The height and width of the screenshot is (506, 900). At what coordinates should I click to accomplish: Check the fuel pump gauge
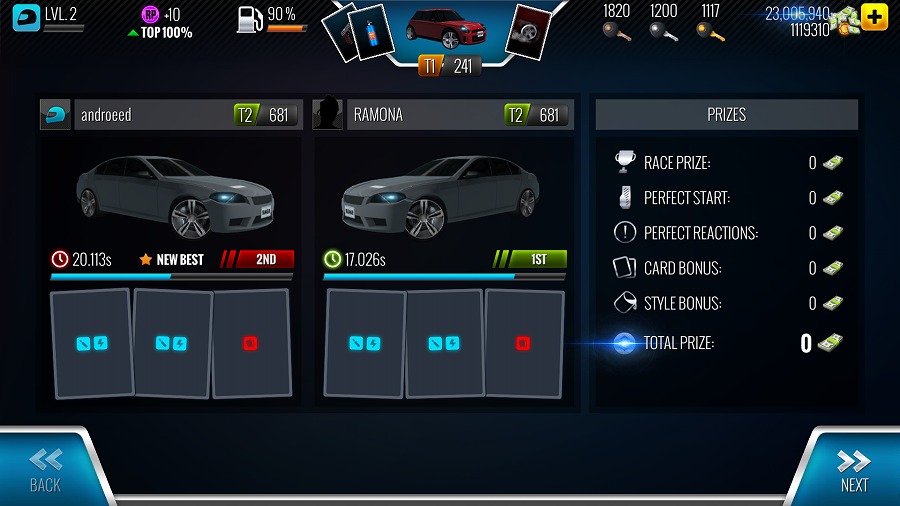250,18
